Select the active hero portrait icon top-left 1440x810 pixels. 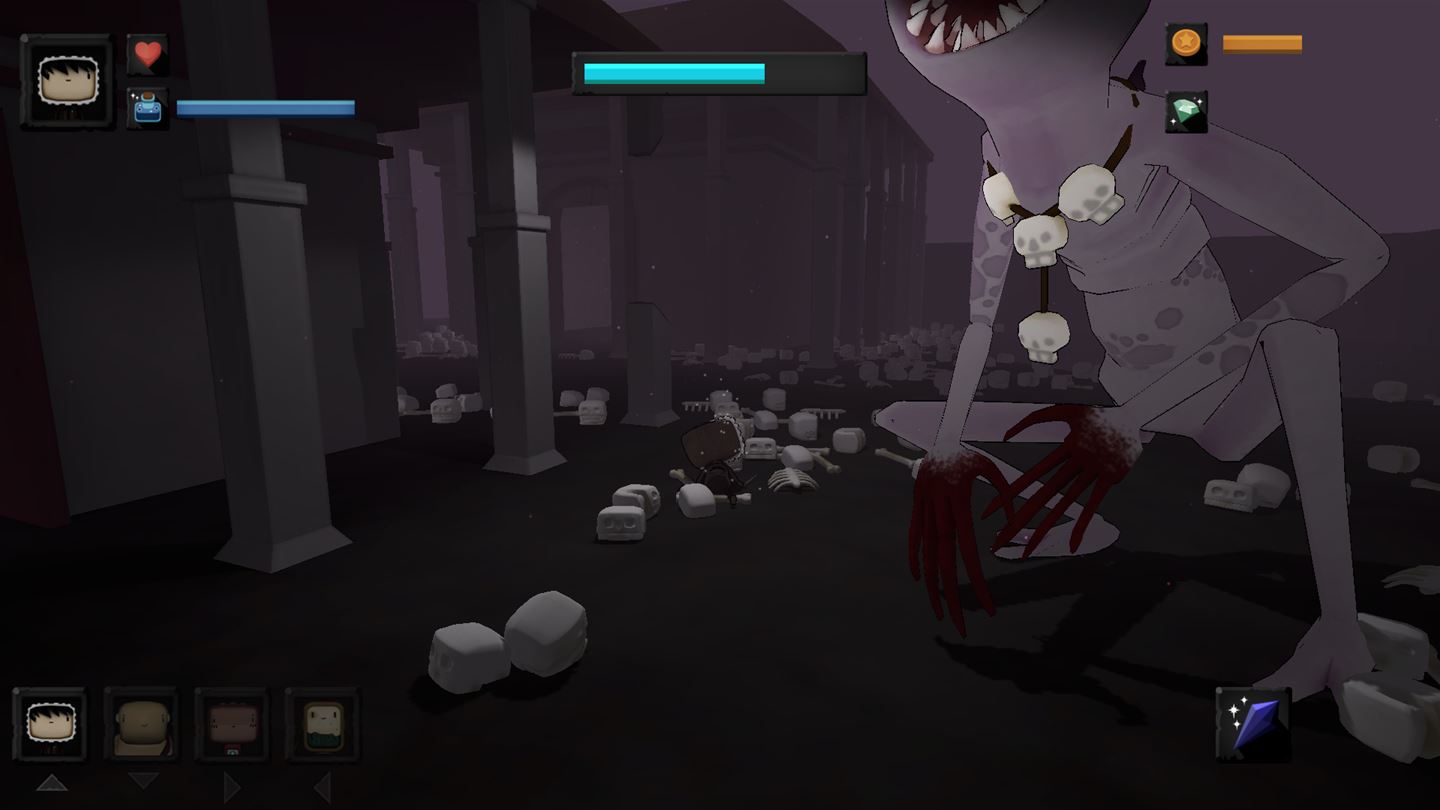[66, 80]
